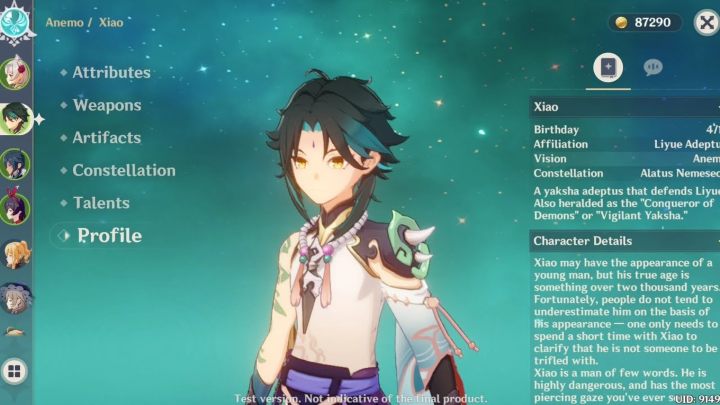Show the Constellation screen

[123, 170]
